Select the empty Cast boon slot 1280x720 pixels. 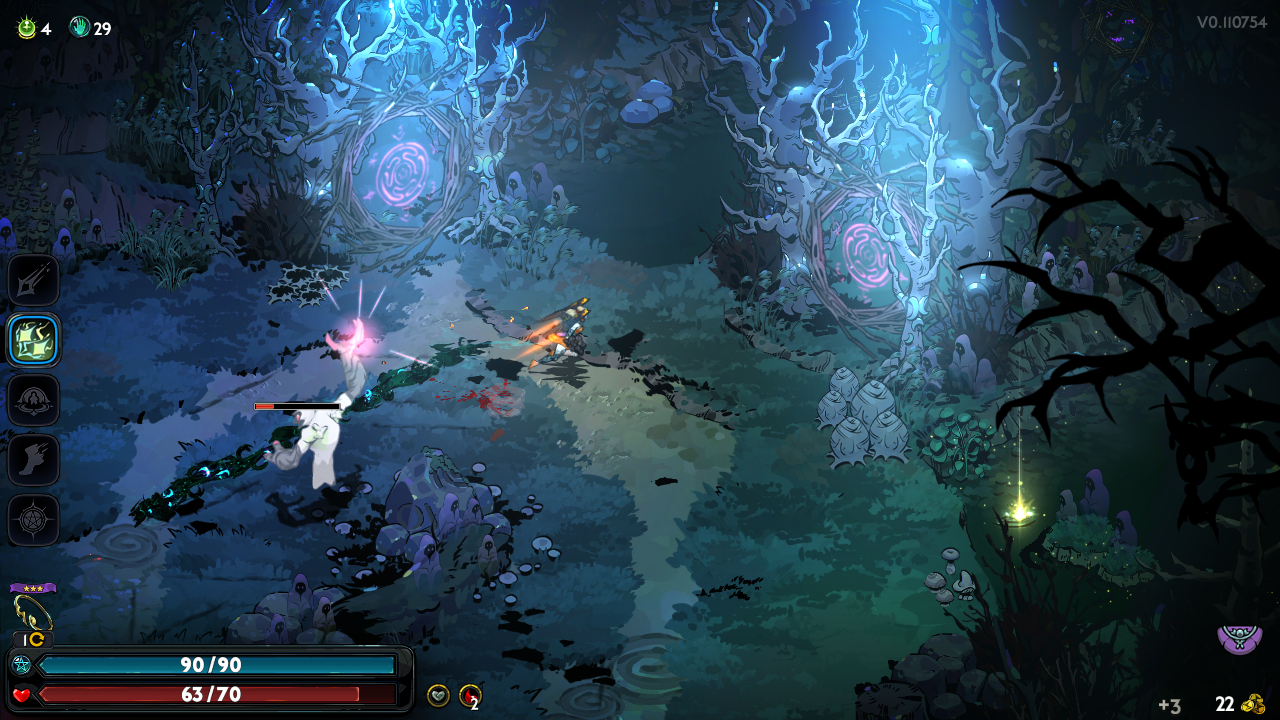click(x=34, y=400)
